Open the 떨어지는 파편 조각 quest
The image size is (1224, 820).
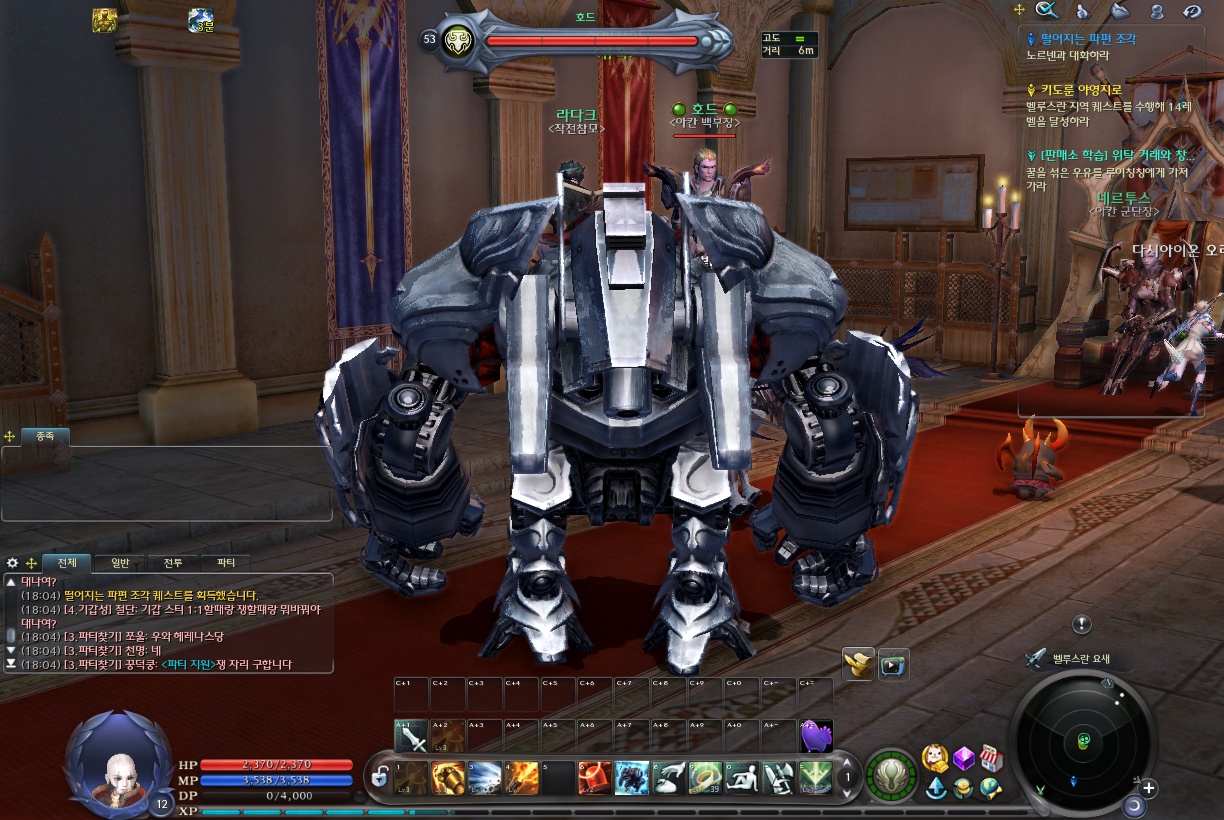pos(1087,39)
